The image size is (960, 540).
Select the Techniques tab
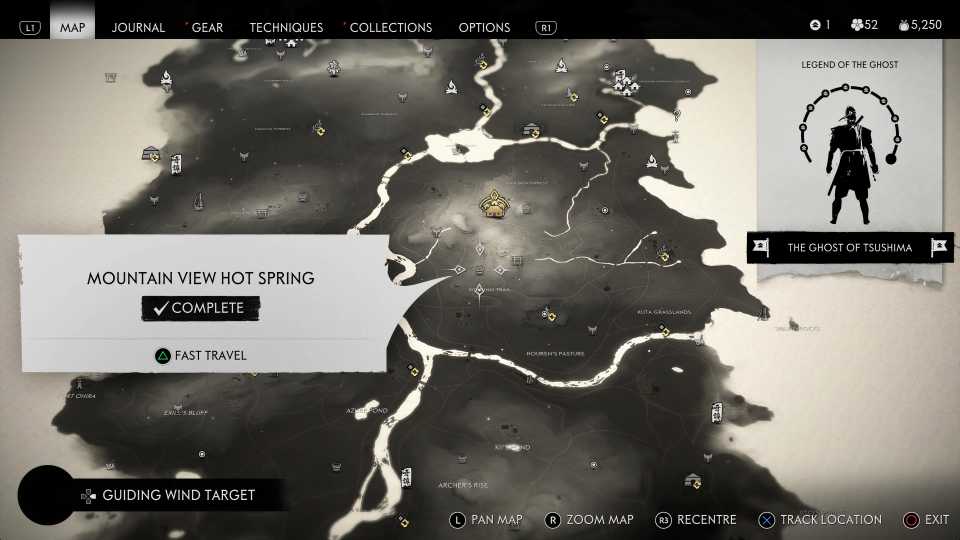(286, 27)
